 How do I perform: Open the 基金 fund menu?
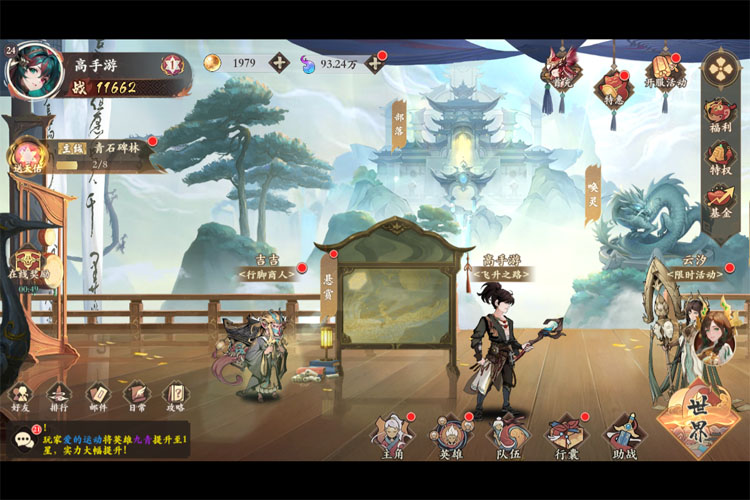coord(720,198)
